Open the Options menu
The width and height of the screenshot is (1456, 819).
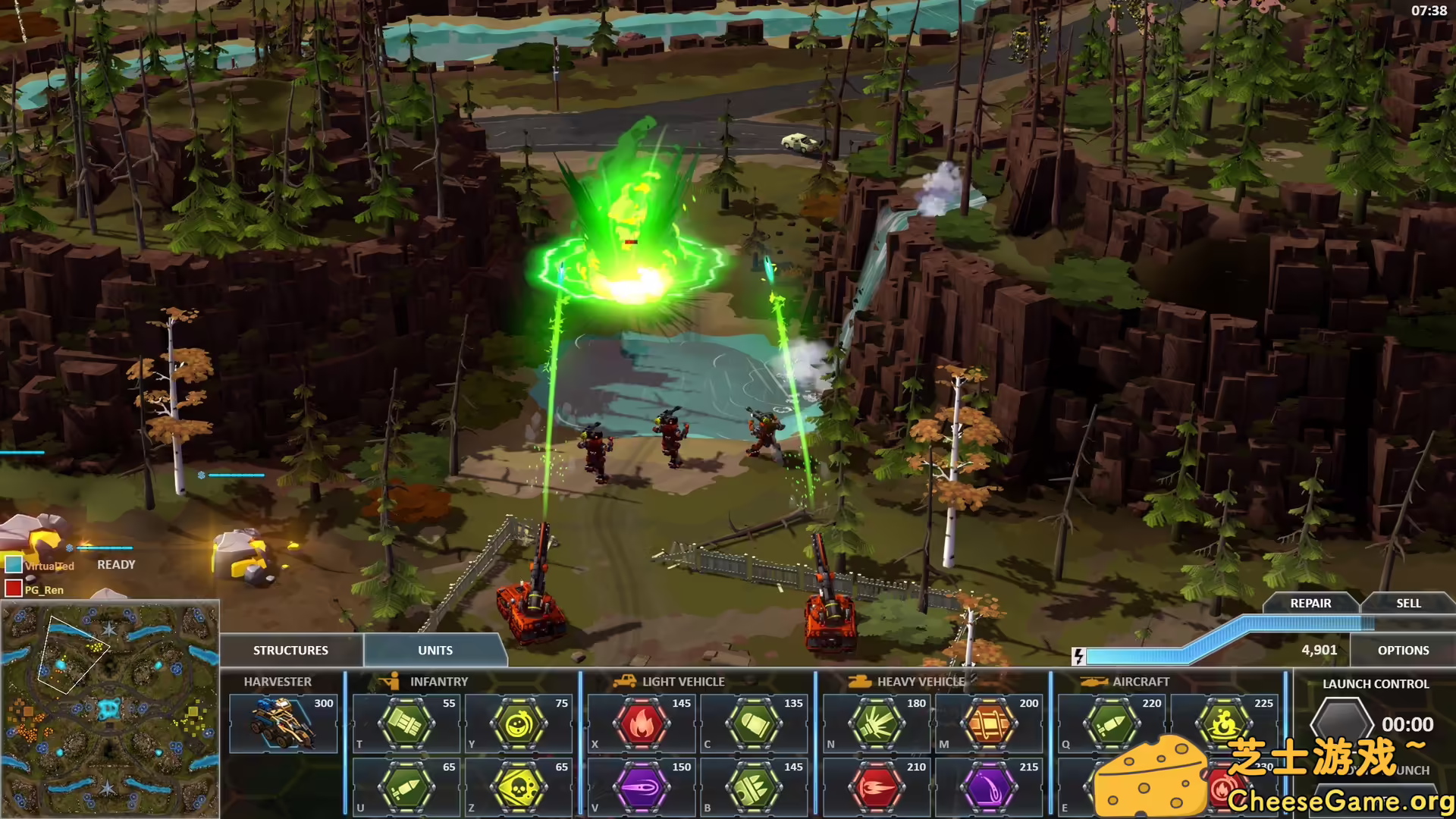[x=1403, y=650]
